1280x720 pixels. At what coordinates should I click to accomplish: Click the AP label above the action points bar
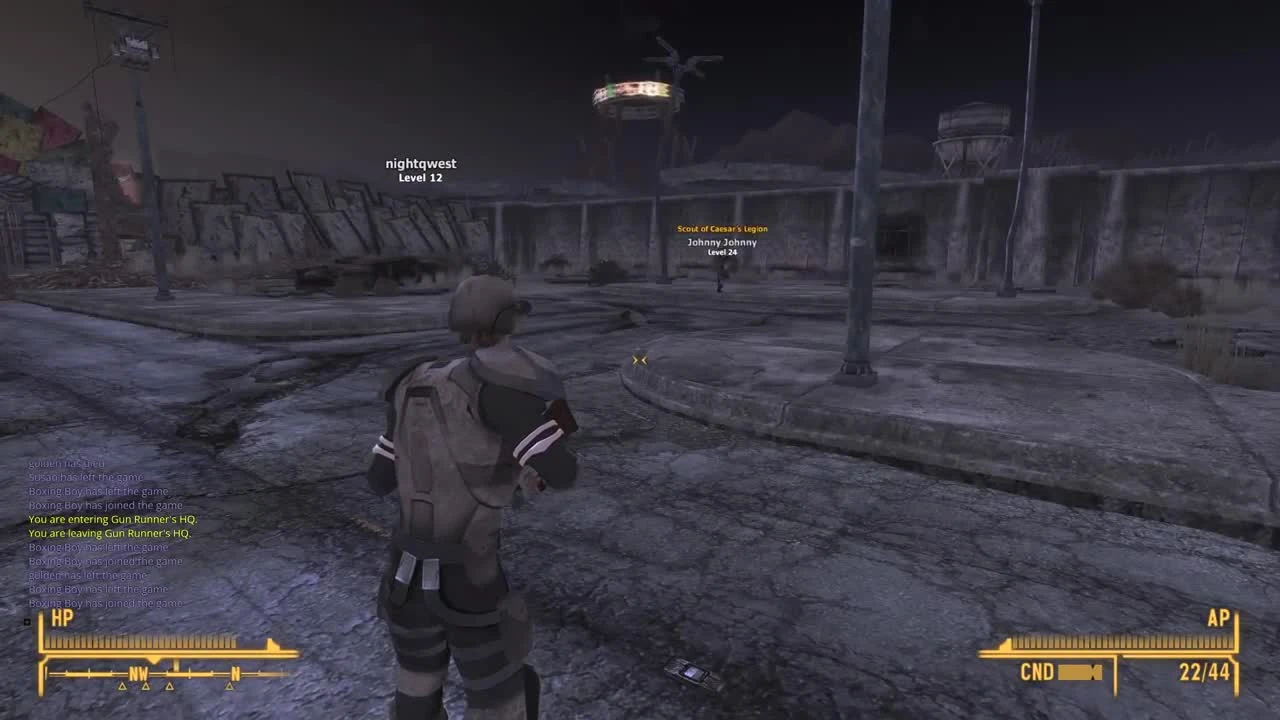coord(1219,619)
